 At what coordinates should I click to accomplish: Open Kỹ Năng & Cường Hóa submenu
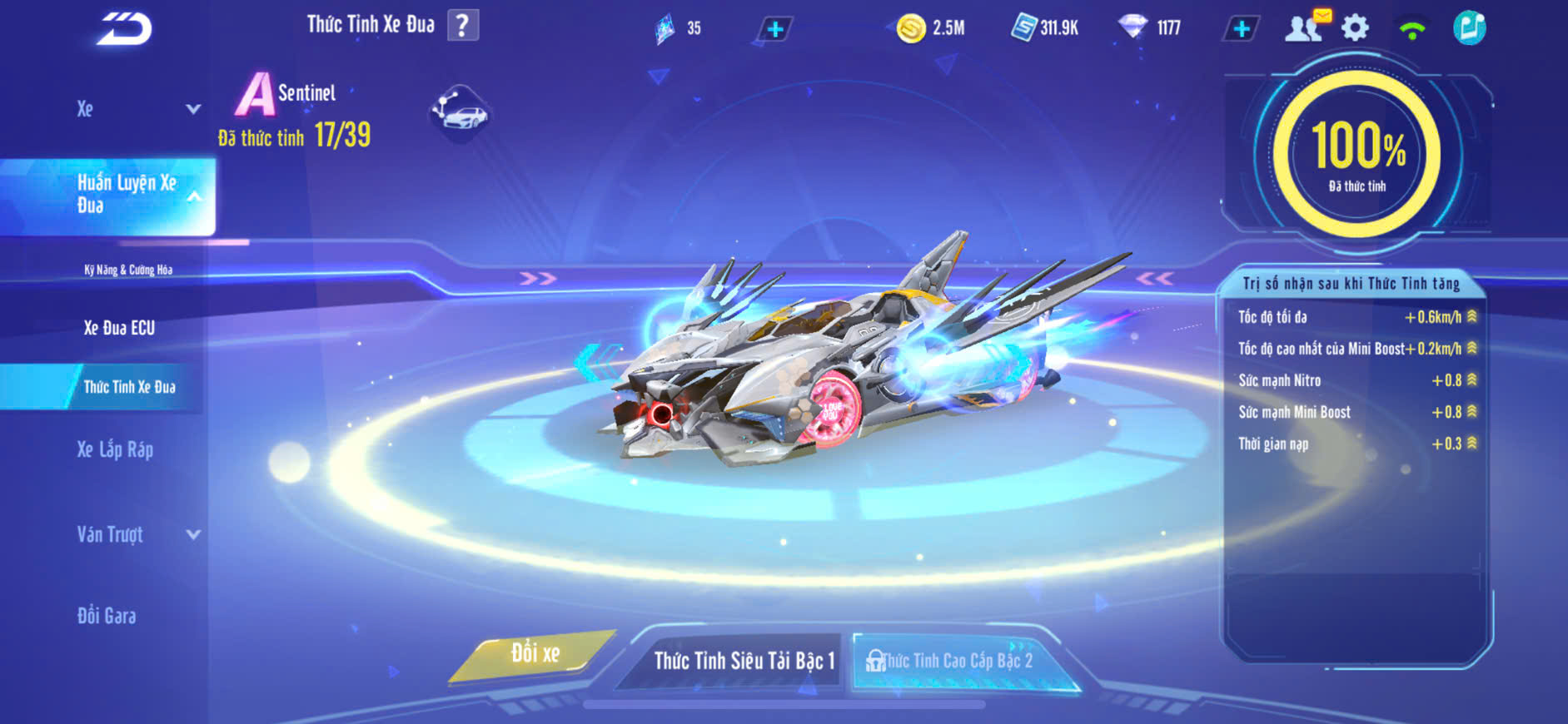(x=128, y=270)
